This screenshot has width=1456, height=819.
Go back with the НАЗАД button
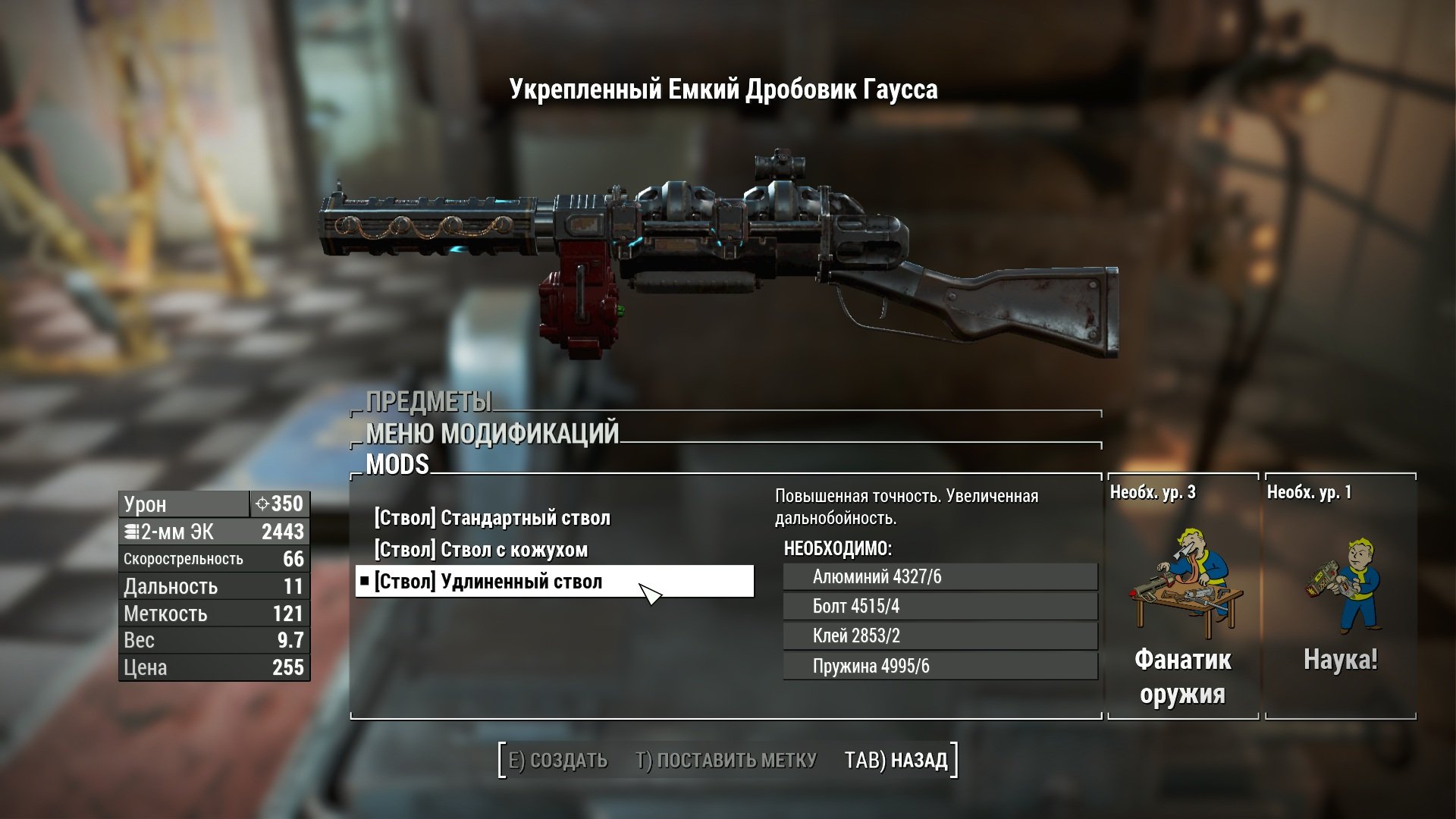click(x=896, y=760)
